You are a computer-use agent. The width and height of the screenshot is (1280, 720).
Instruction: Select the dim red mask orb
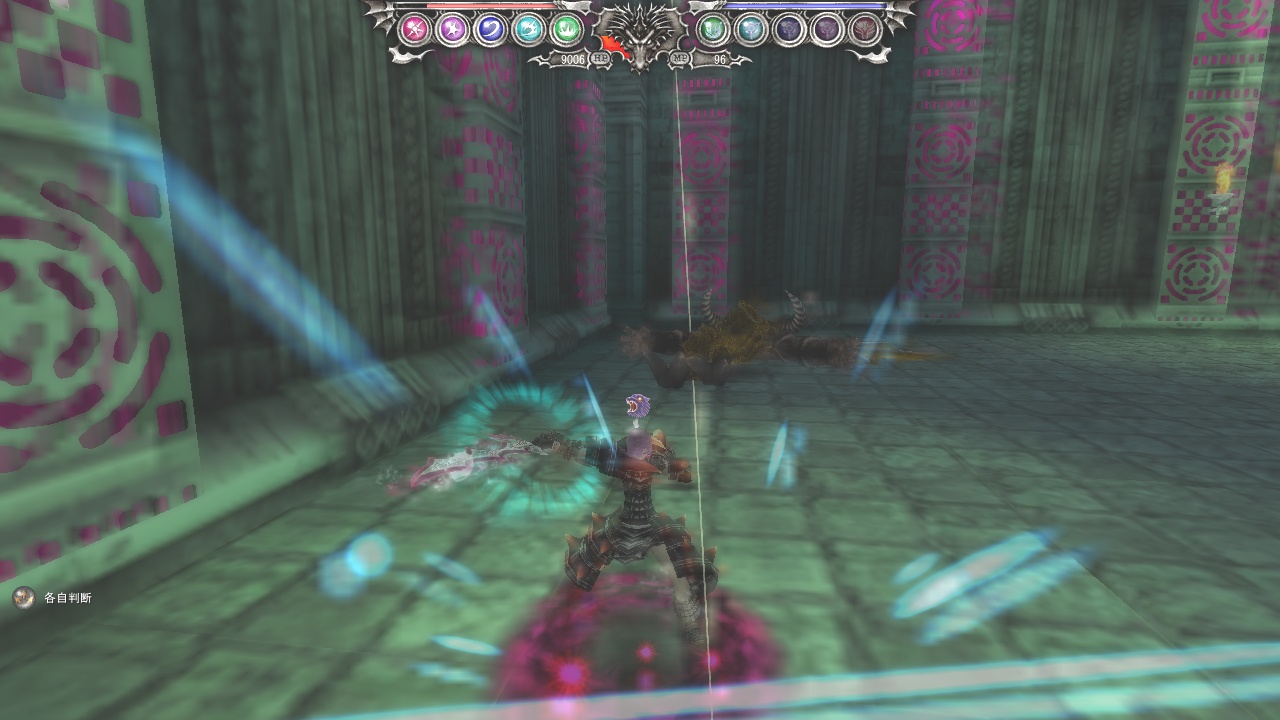pos(864,29)
